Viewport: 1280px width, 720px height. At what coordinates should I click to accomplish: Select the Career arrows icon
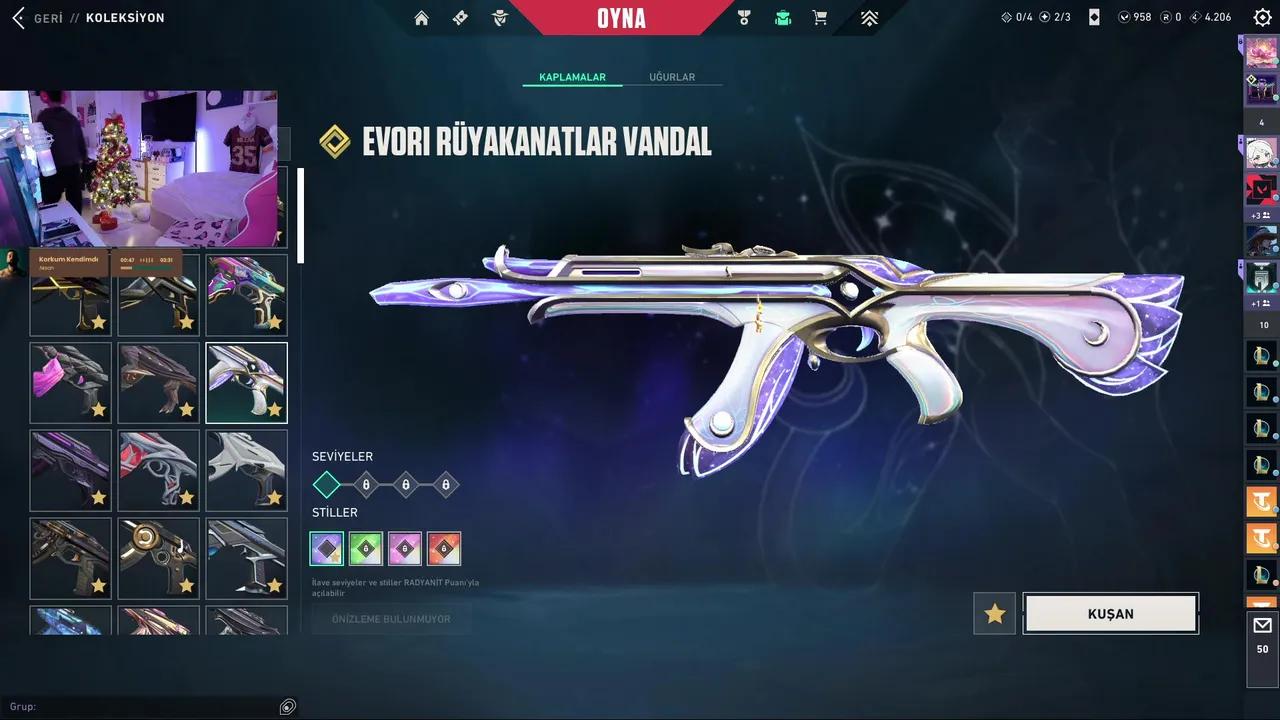pos(869,18)
